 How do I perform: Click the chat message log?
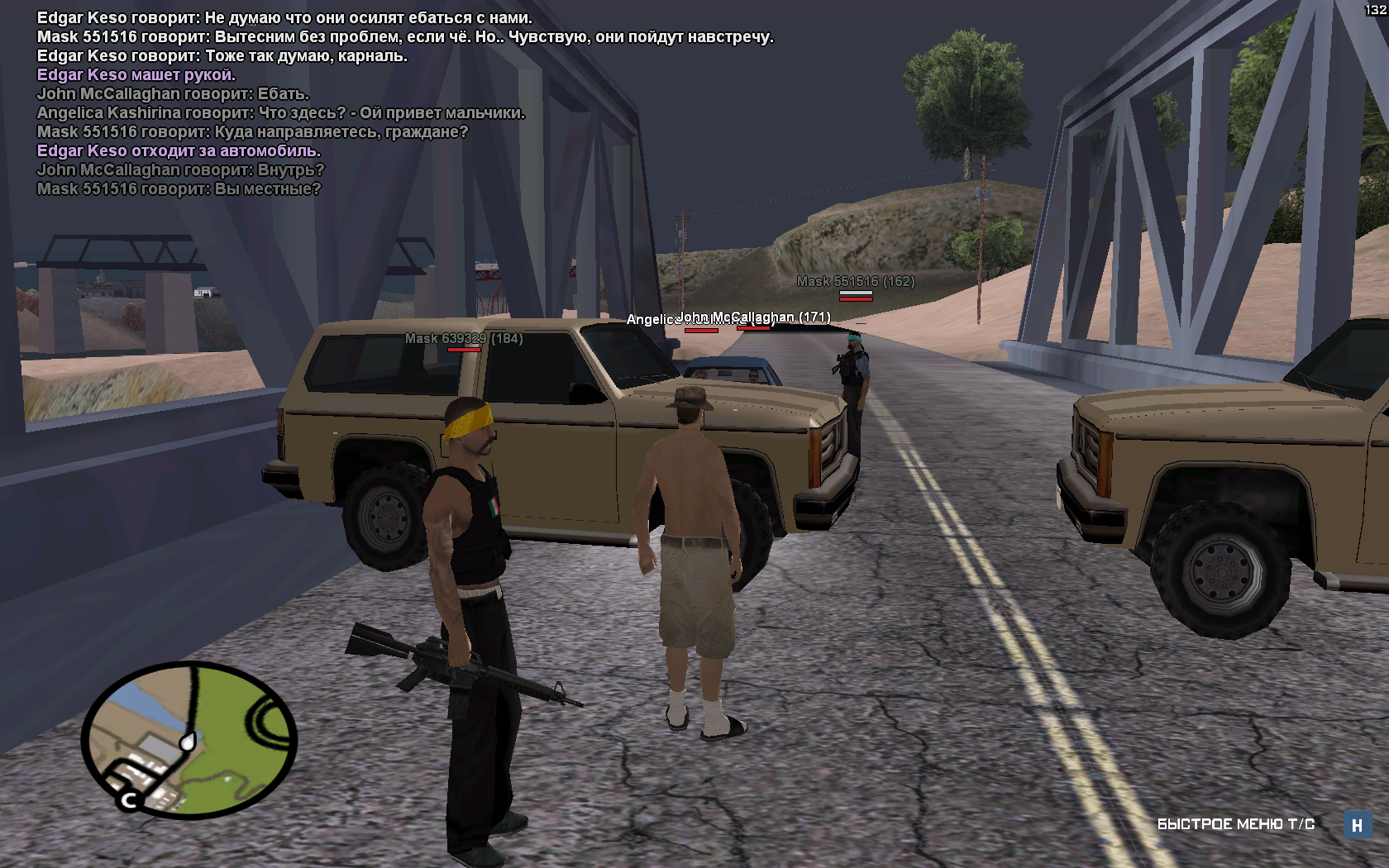405,103
